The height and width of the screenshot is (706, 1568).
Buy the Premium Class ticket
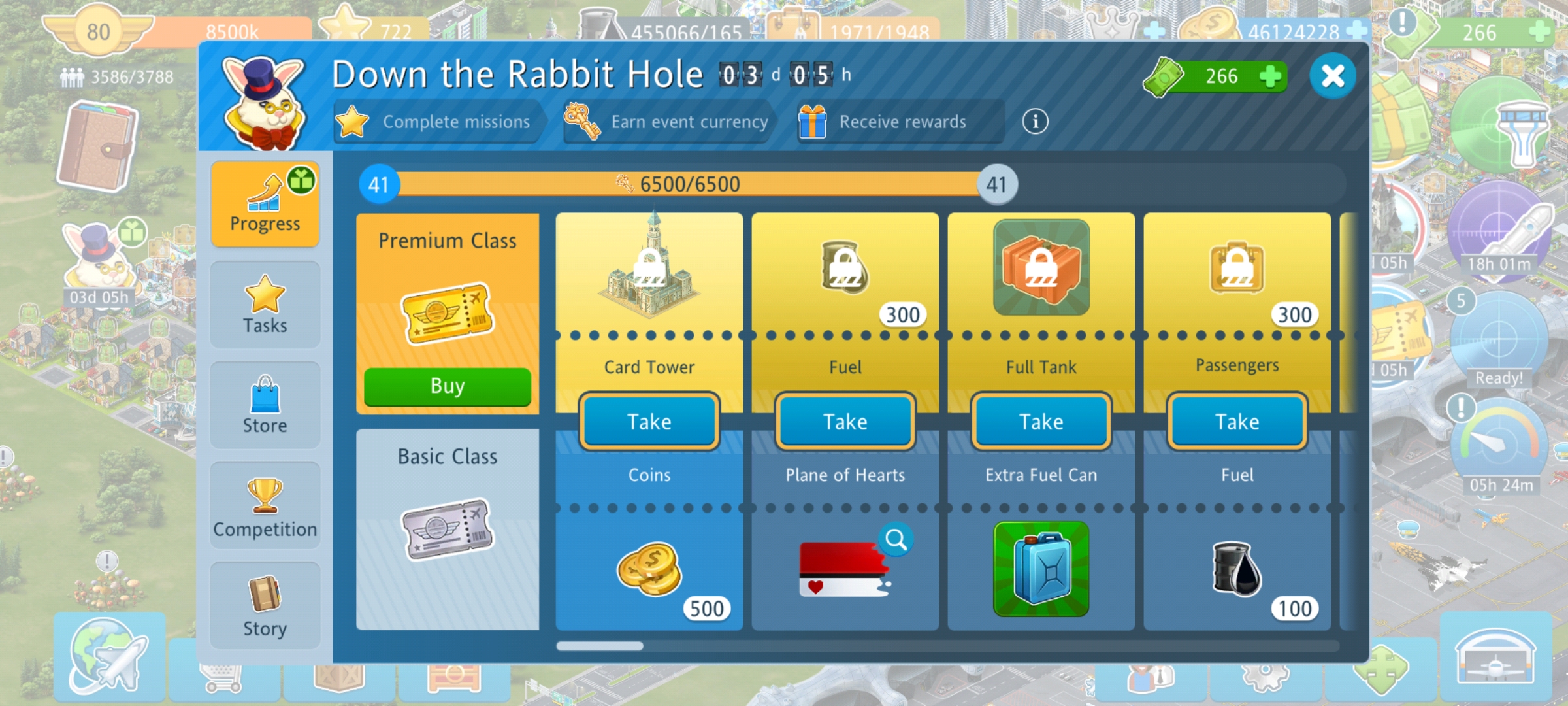[x=448, y=386]
